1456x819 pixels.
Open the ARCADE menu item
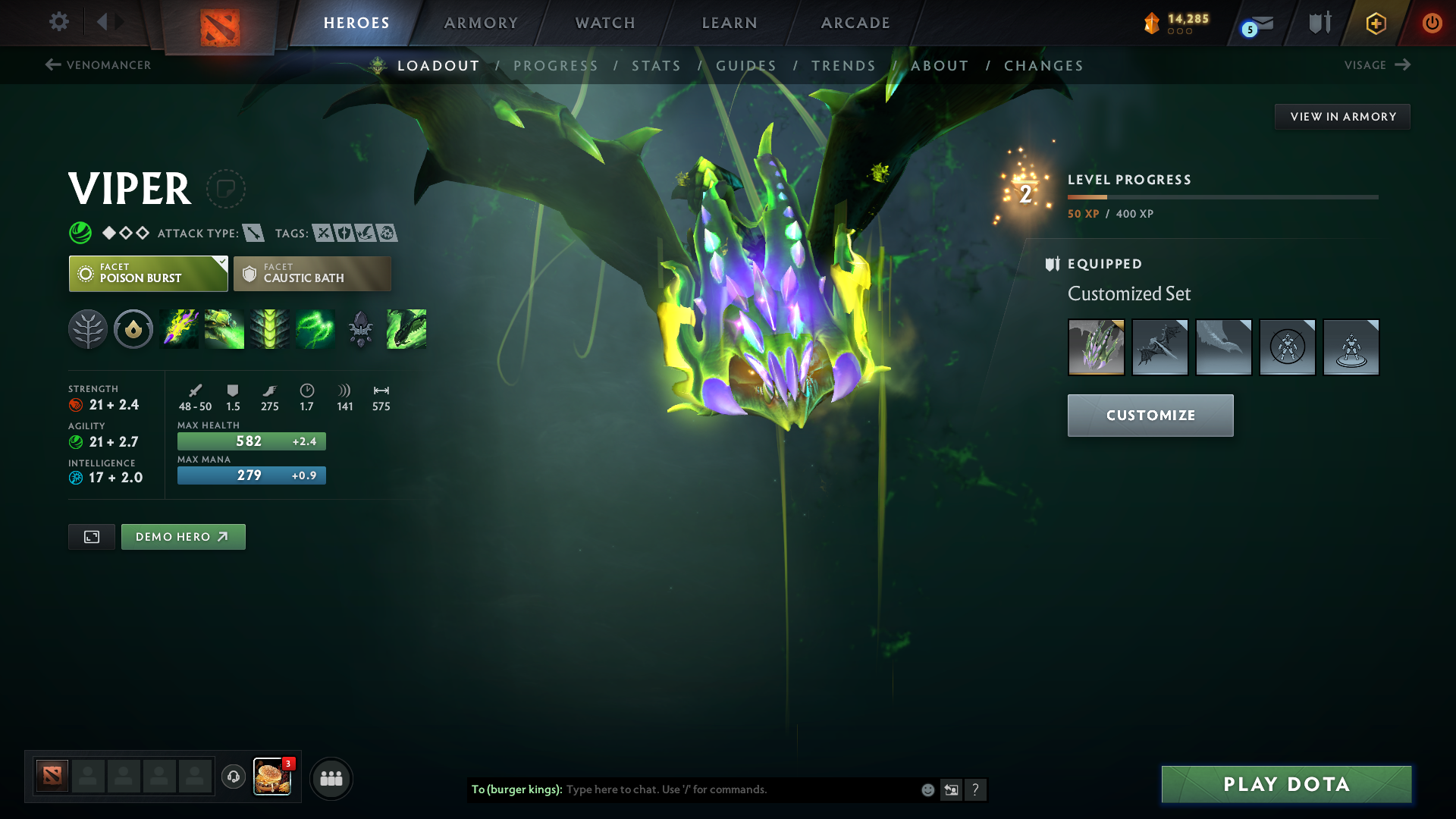pos(854,23)
